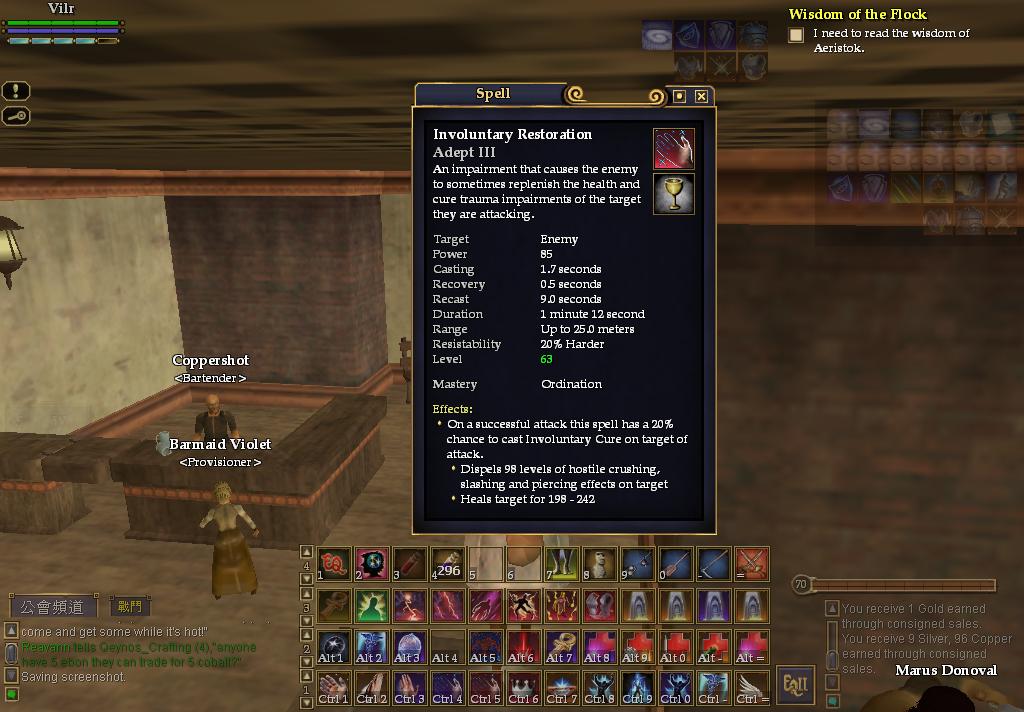Click the golden chalice icon in Spell window
1024x712 pixels.
tap(674, 194)
